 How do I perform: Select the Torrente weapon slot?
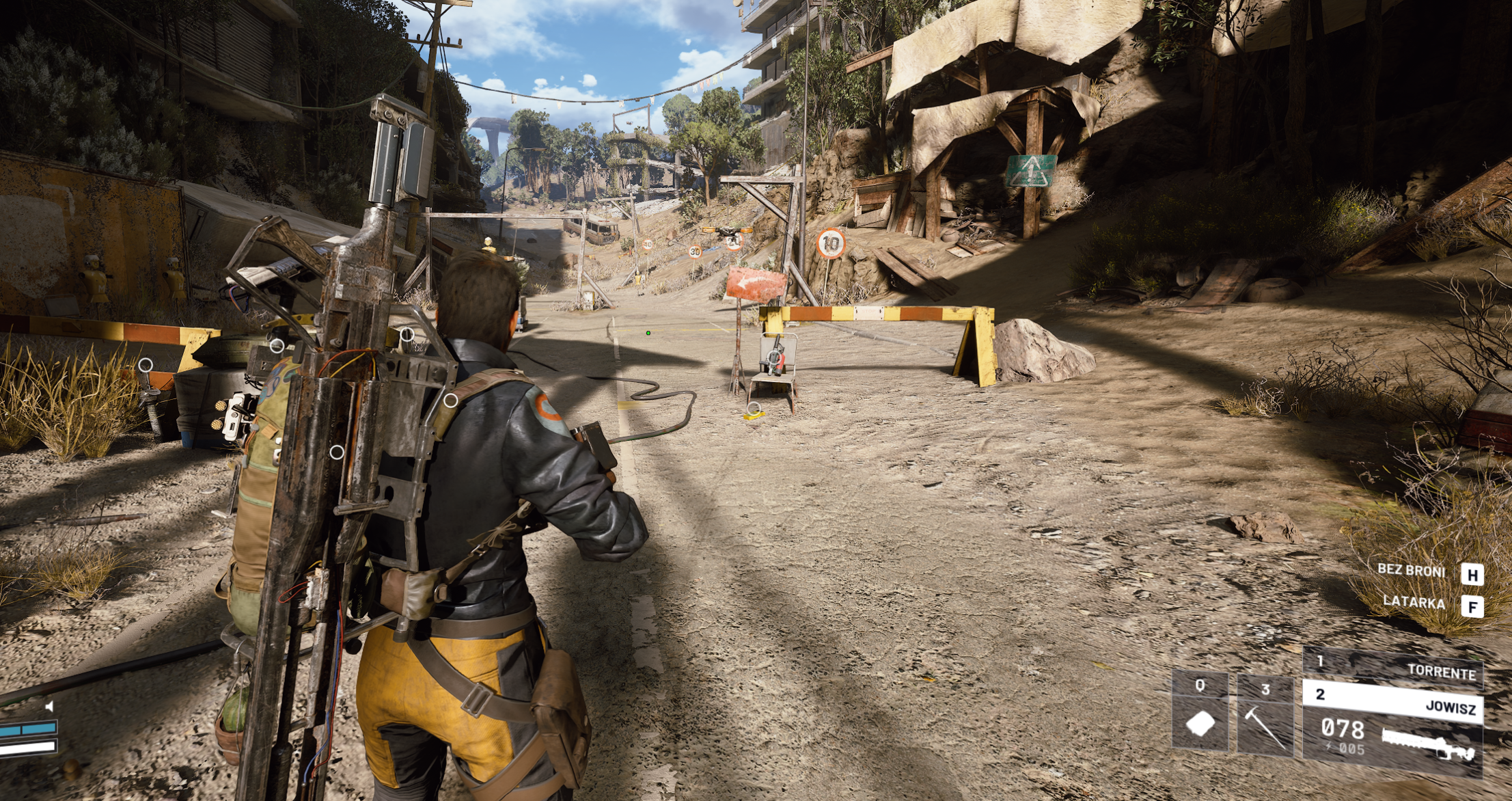coord(1394,667)
